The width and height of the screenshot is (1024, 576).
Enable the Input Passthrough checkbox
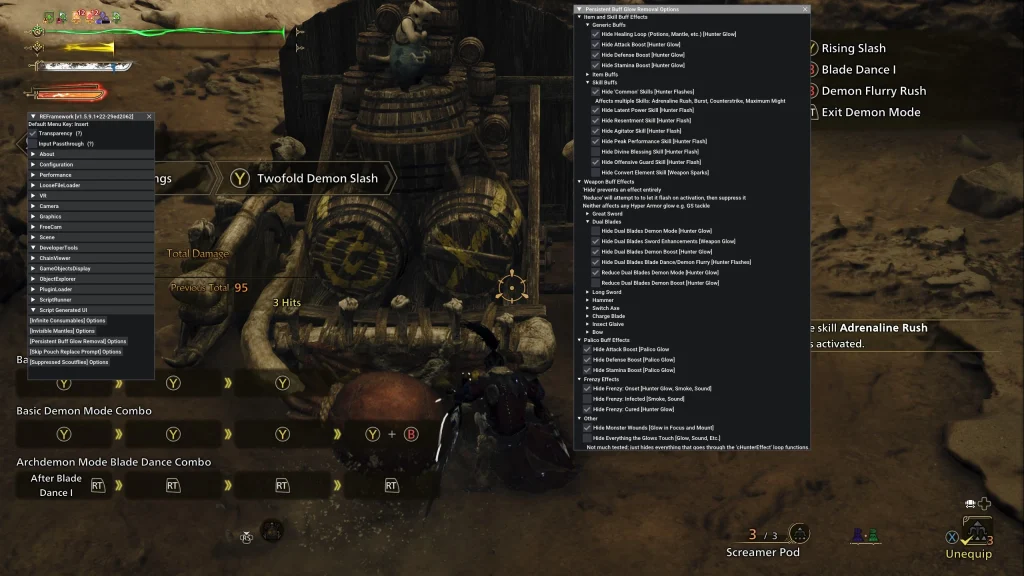(33, 144)
